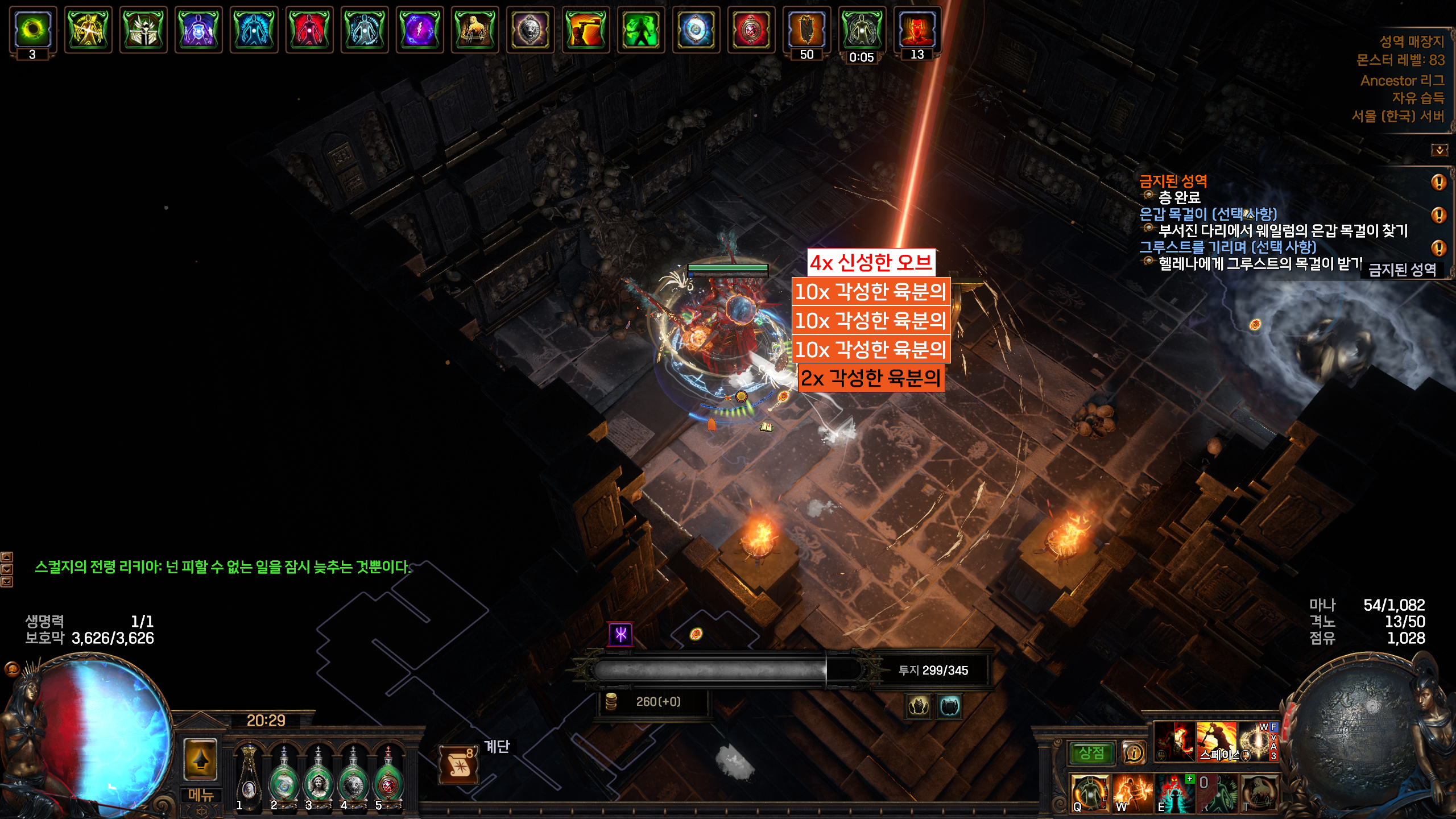Pick up the 2x 각성한 육분의 loot label
Image resolution: width=1456 pixels, height=819 pixels.
pyautogui.click(x=871, y=378)
